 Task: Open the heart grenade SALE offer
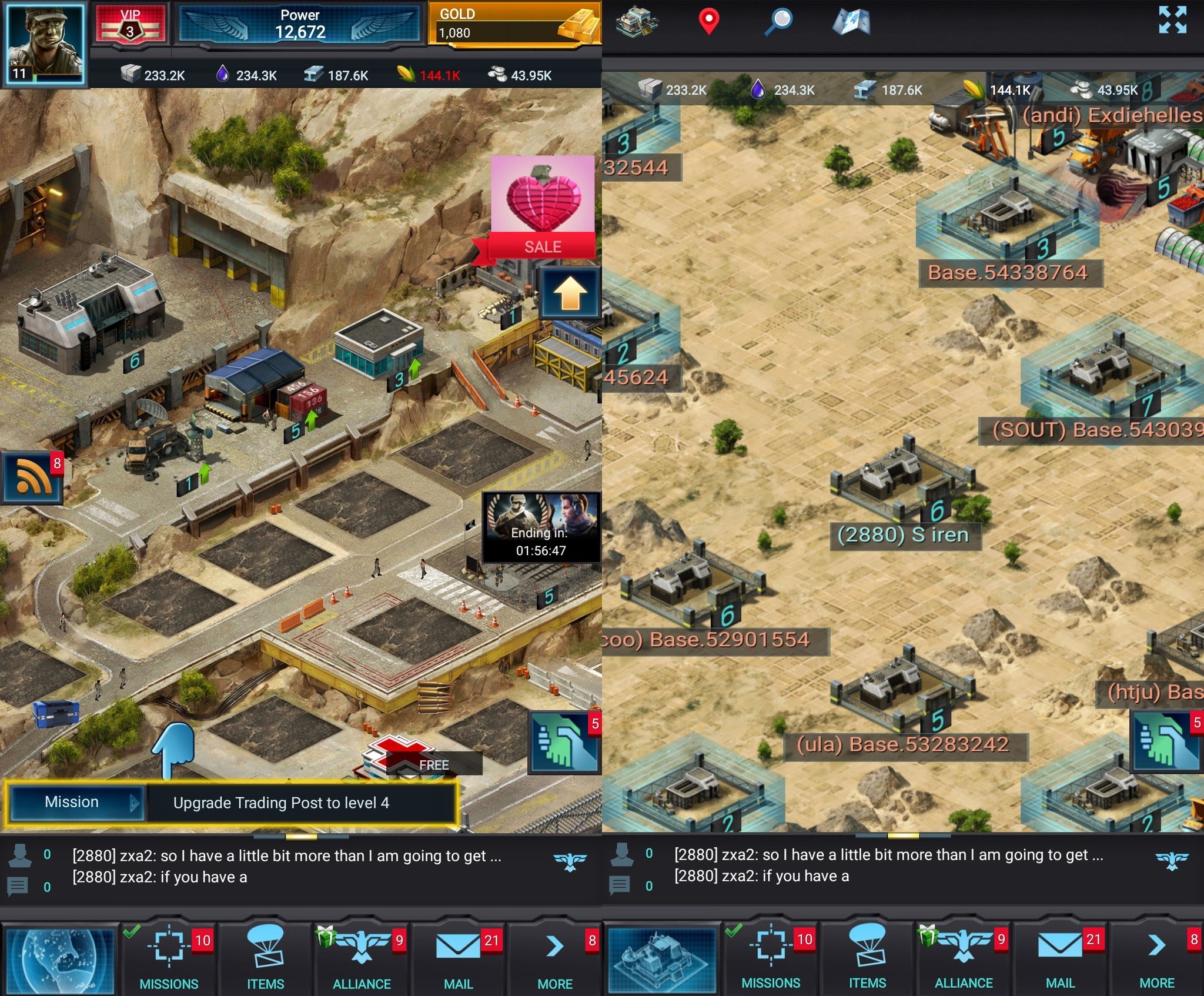543,206
